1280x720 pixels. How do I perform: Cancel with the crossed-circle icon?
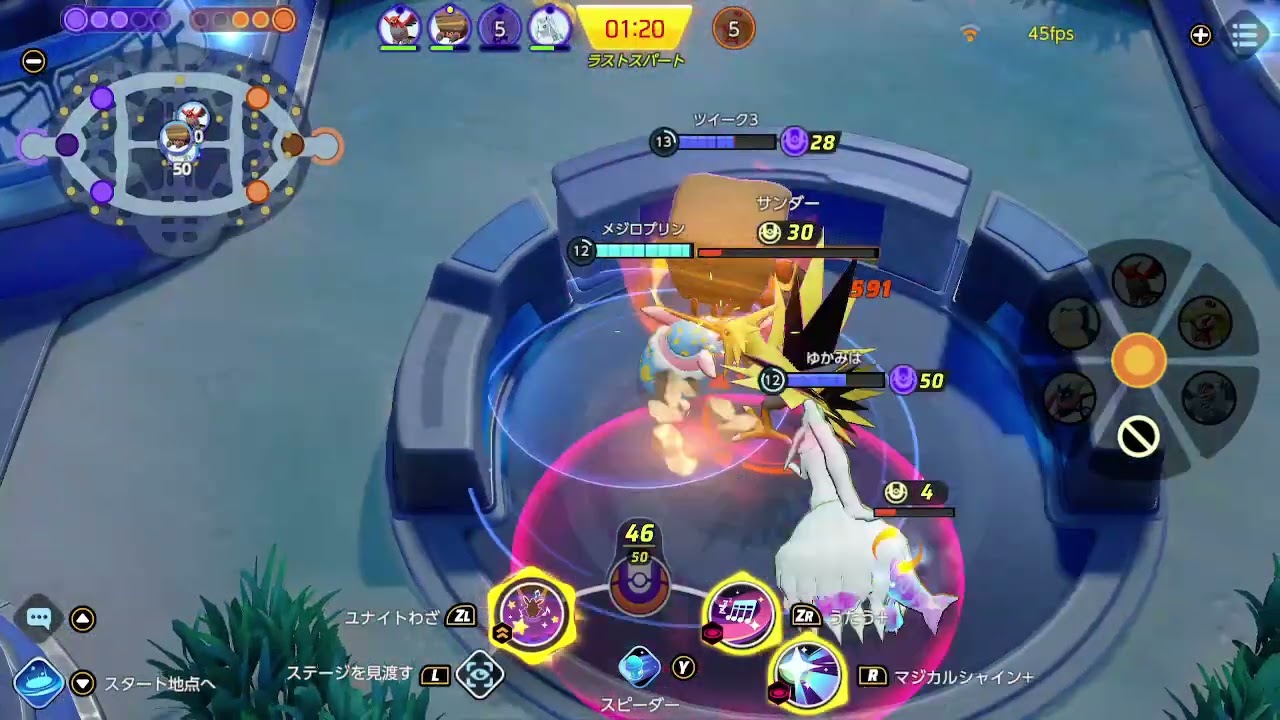1139,437
